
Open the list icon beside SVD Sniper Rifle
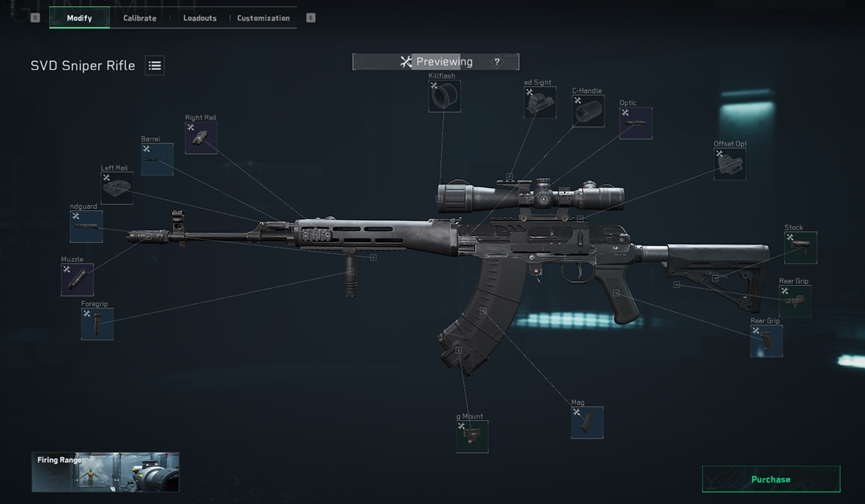tap(155, 66)
